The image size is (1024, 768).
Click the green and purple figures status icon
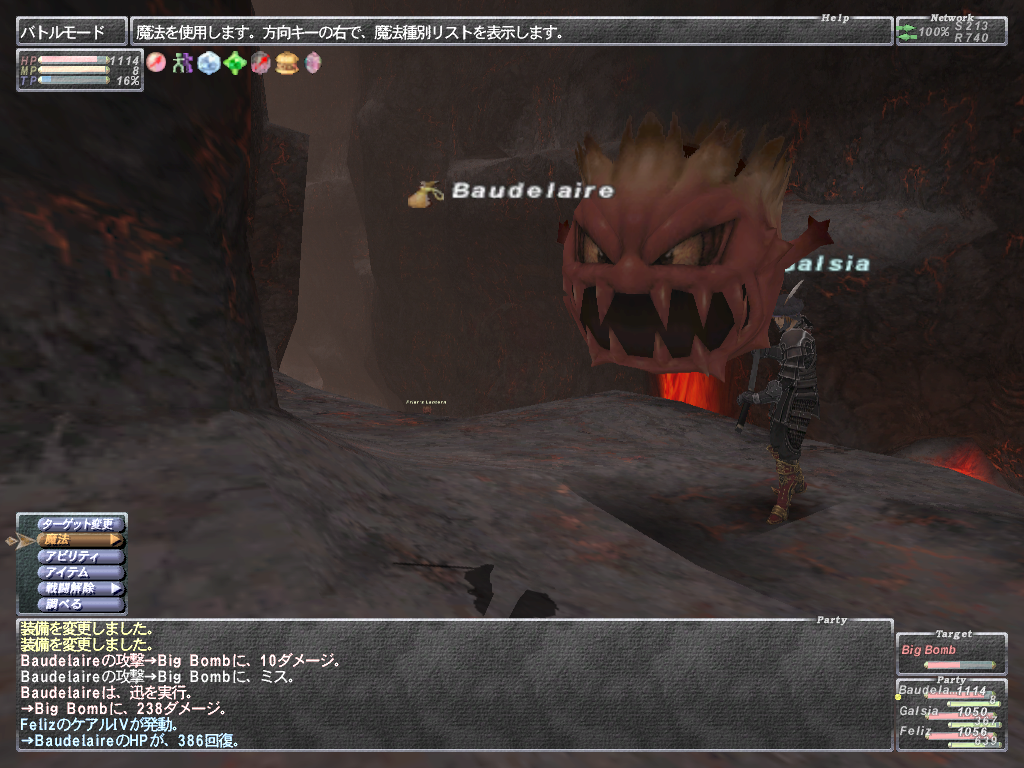pos(182,63)
